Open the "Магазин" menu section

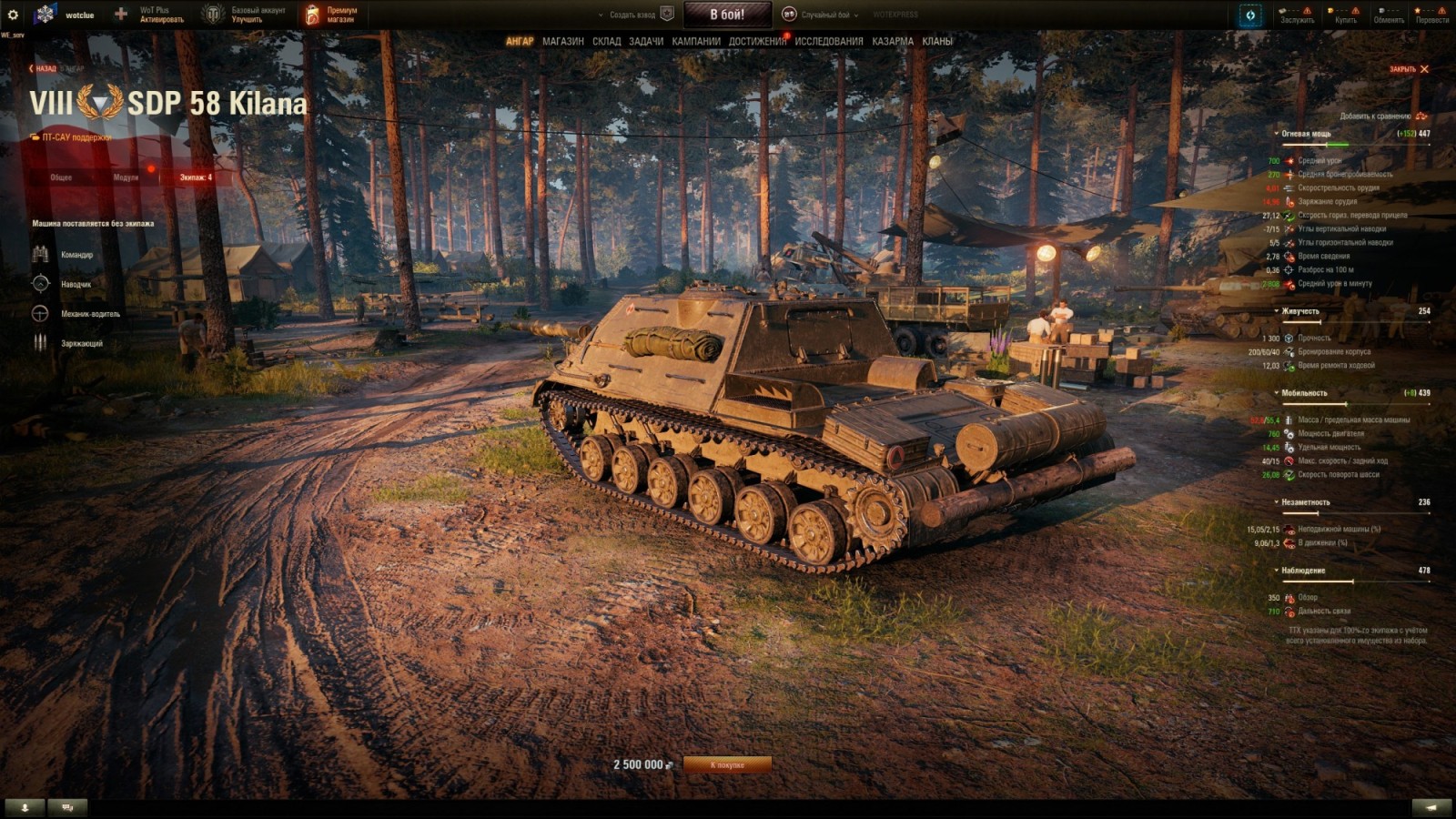click(562, 41)
